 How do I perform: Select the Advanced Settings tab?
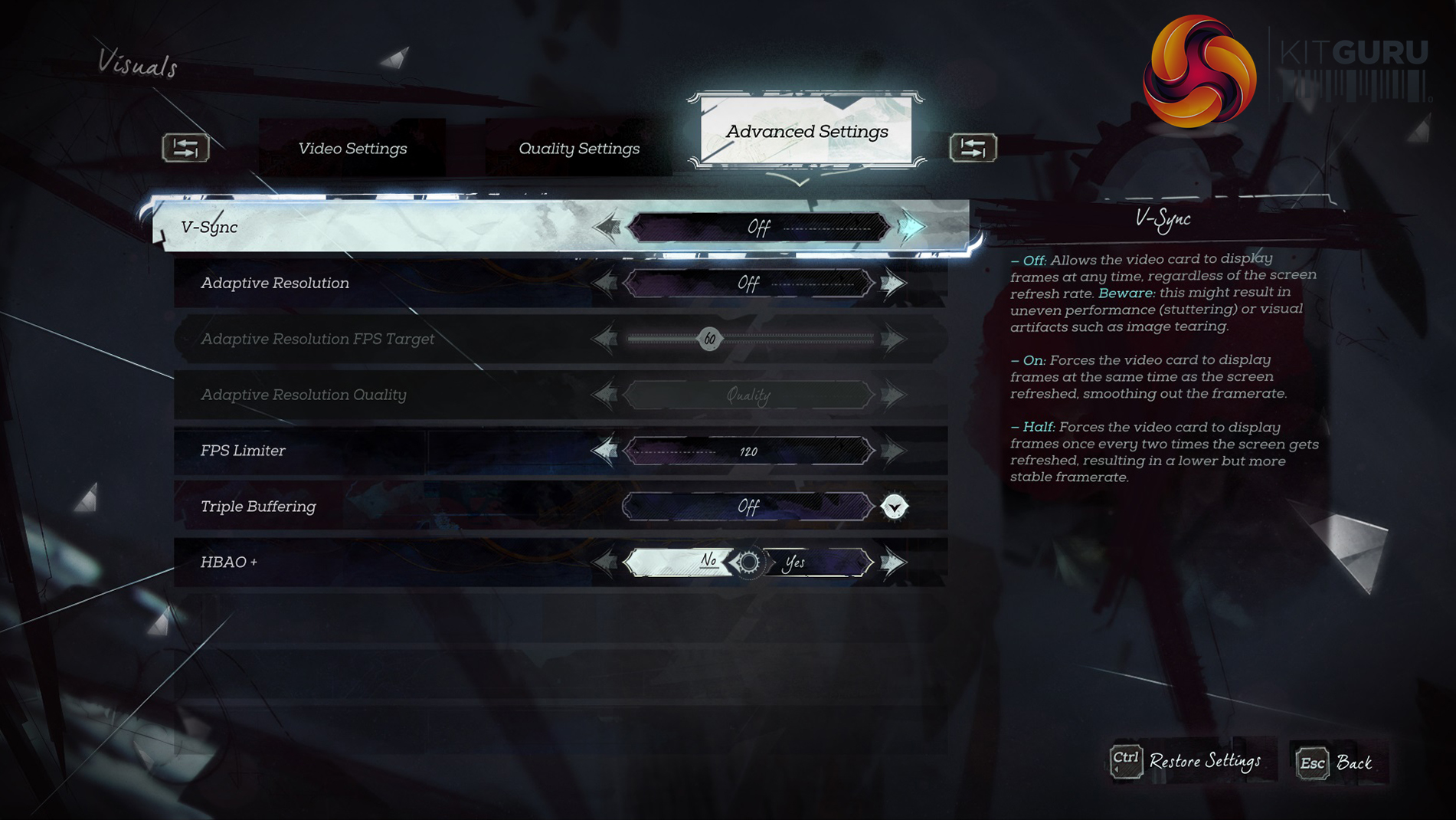807,132
